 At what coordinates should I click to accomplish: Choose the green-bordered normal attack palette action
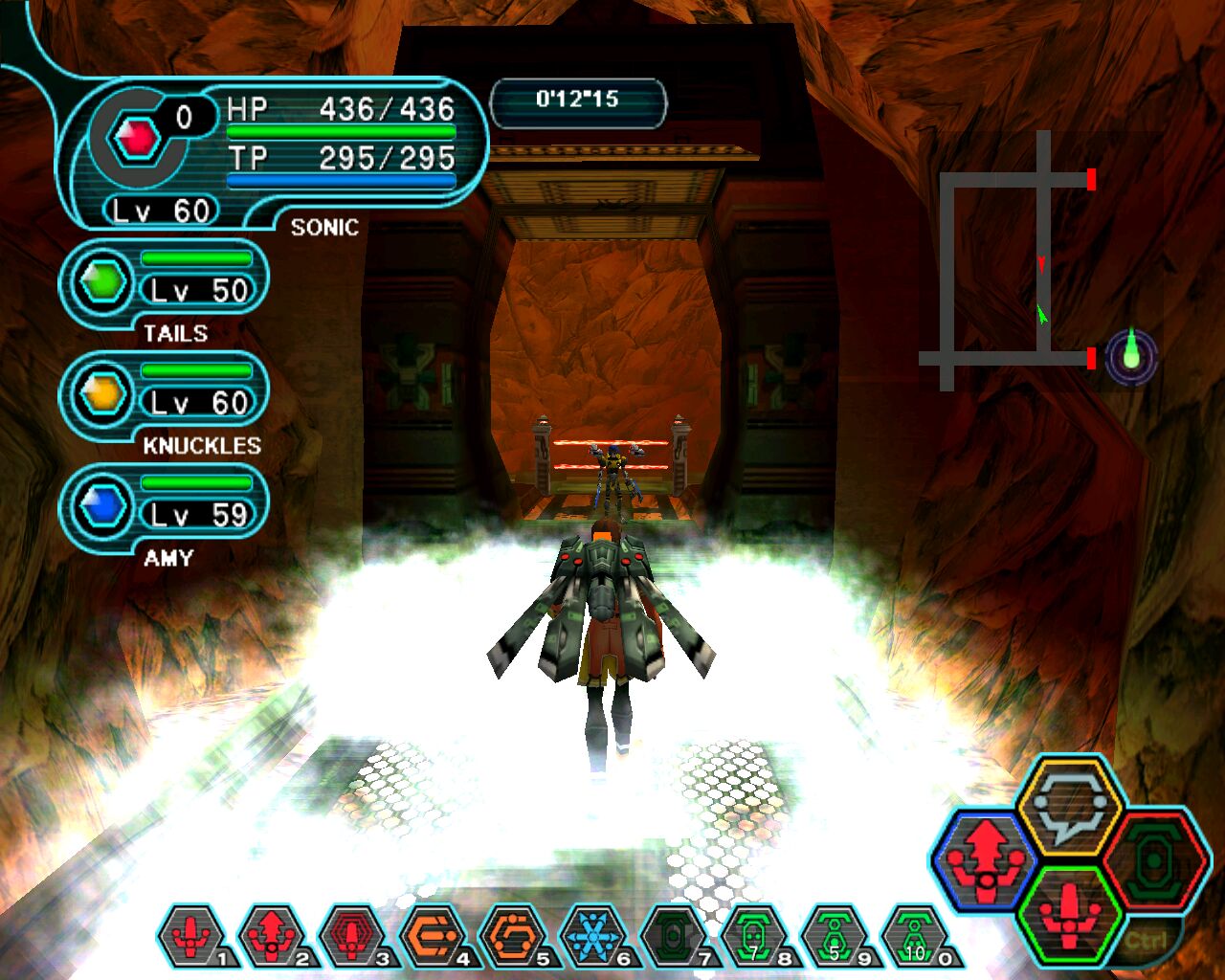click(x=1069, y=912)
